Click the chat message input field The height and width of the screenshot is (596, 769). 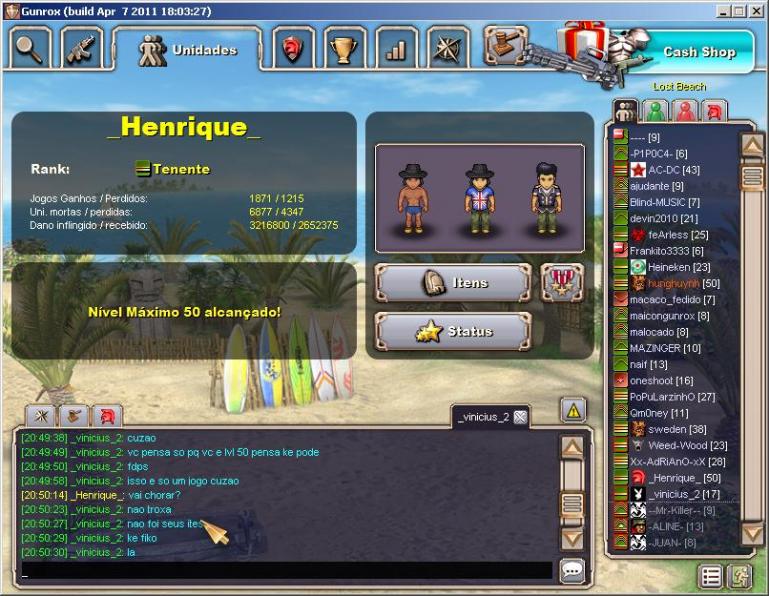tap(286, 571)
